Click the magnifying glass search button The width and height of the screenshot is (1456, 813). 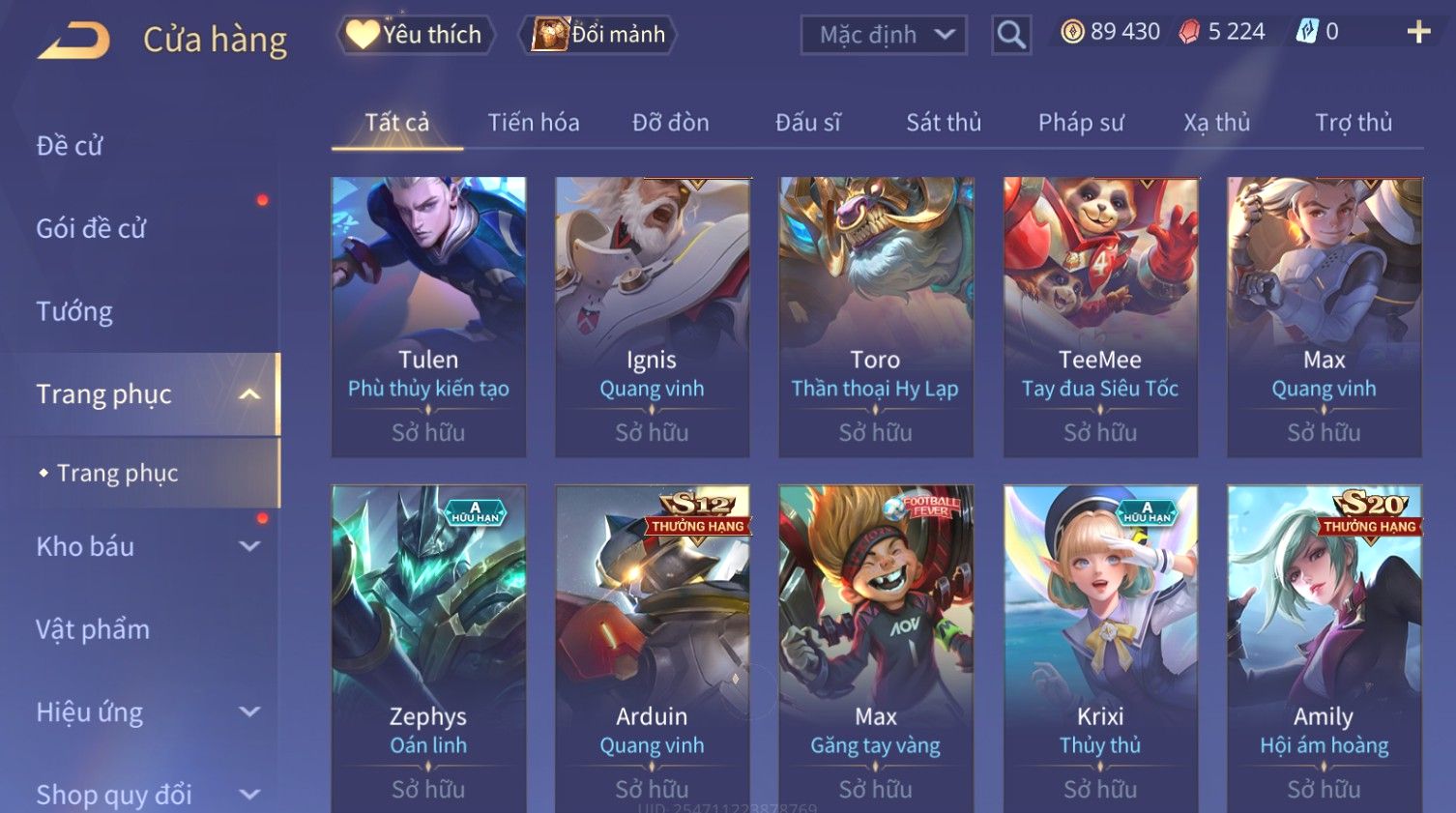1011,36
